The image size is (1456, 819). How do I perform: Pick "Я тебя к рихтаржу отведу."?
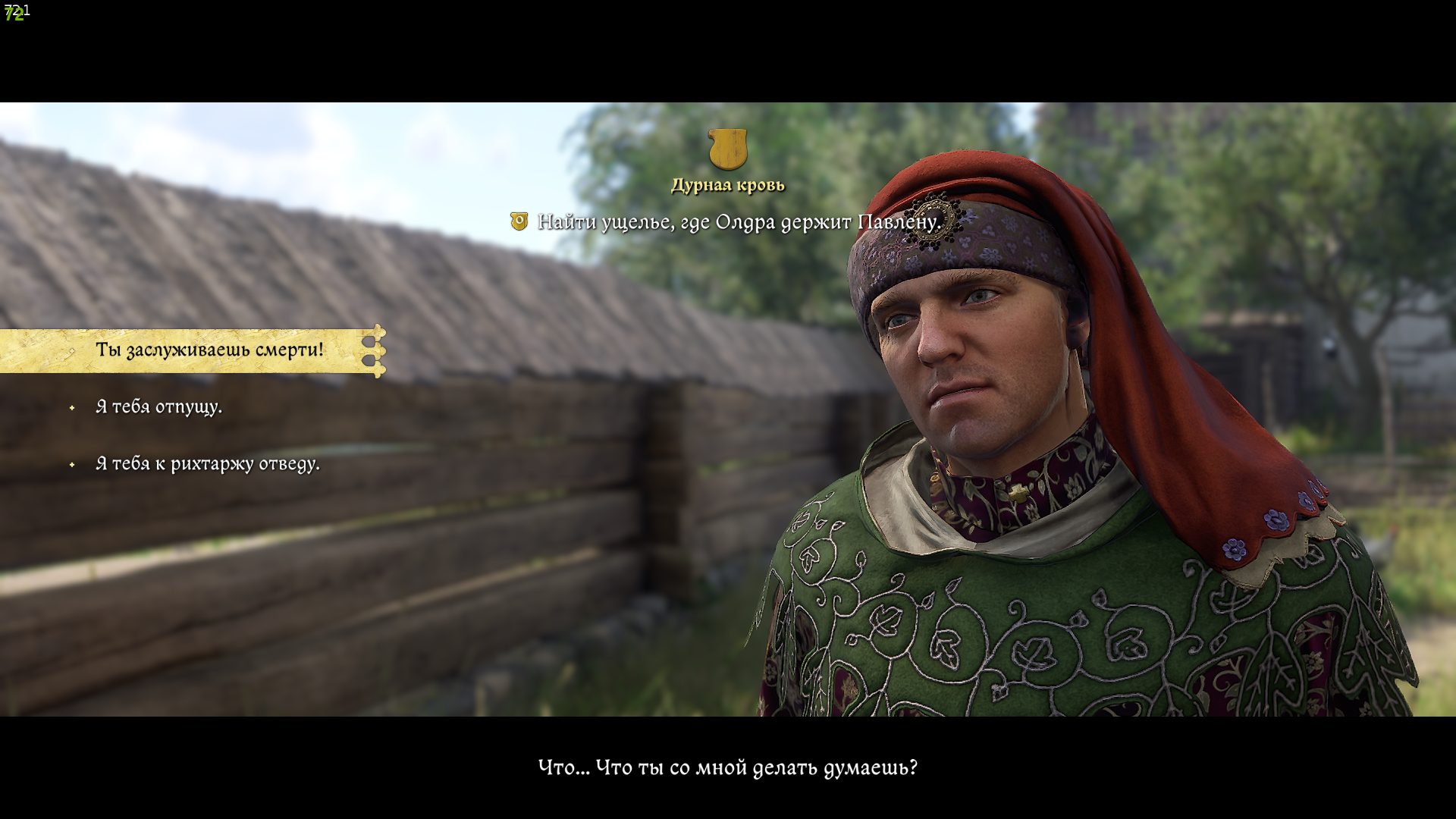(x=207, y=464)
